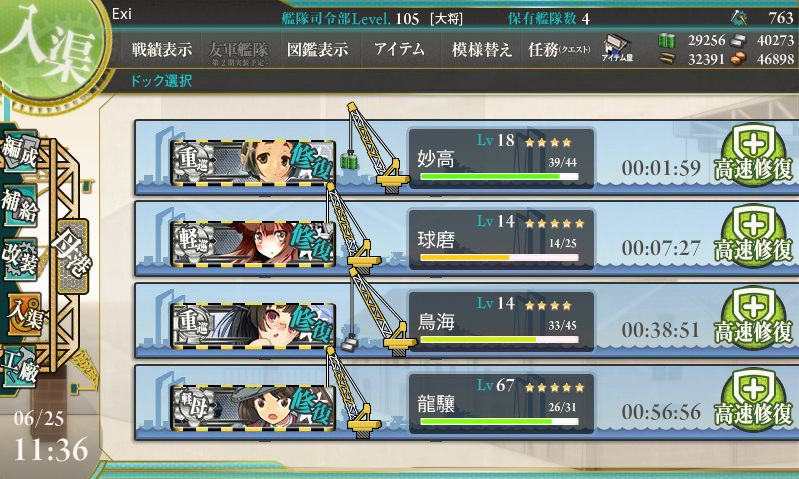
Task: Open the アイテム屋 item shop icon
Action: point(615,50)
